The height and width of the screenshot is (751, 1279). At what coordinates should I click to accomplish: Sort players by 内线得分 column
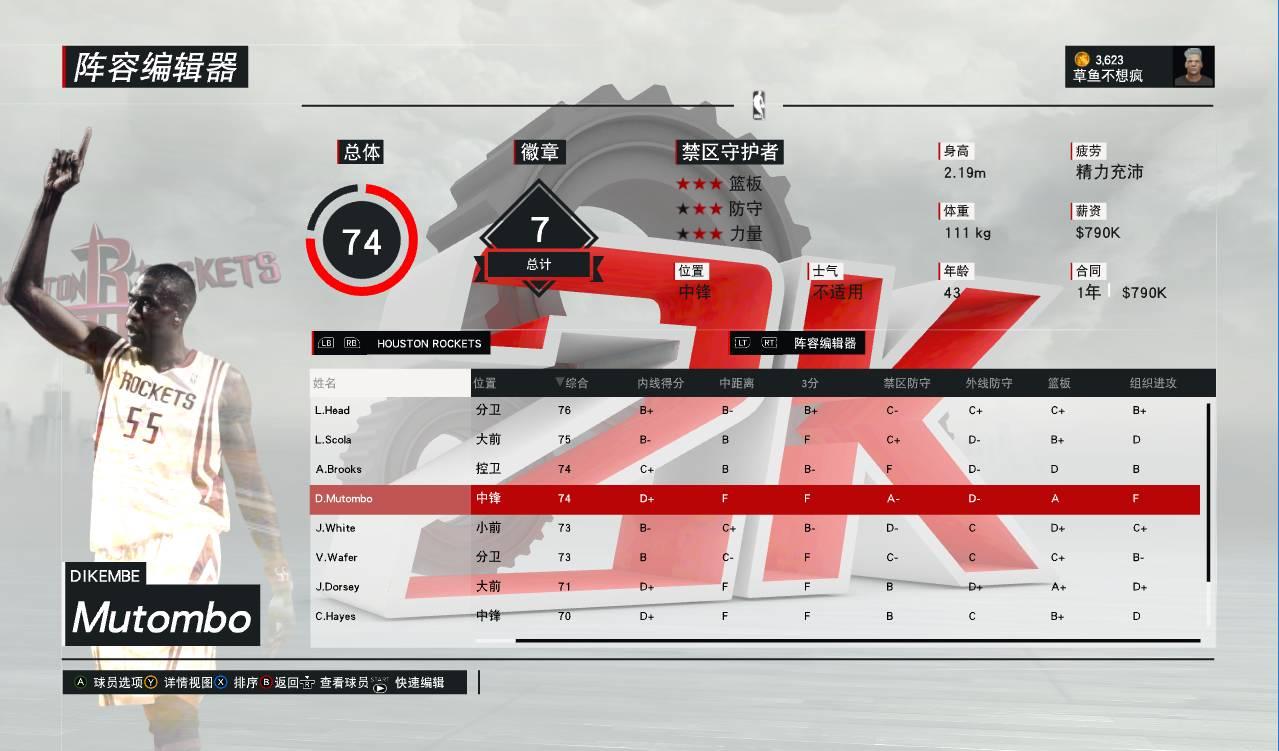point(660,383)
